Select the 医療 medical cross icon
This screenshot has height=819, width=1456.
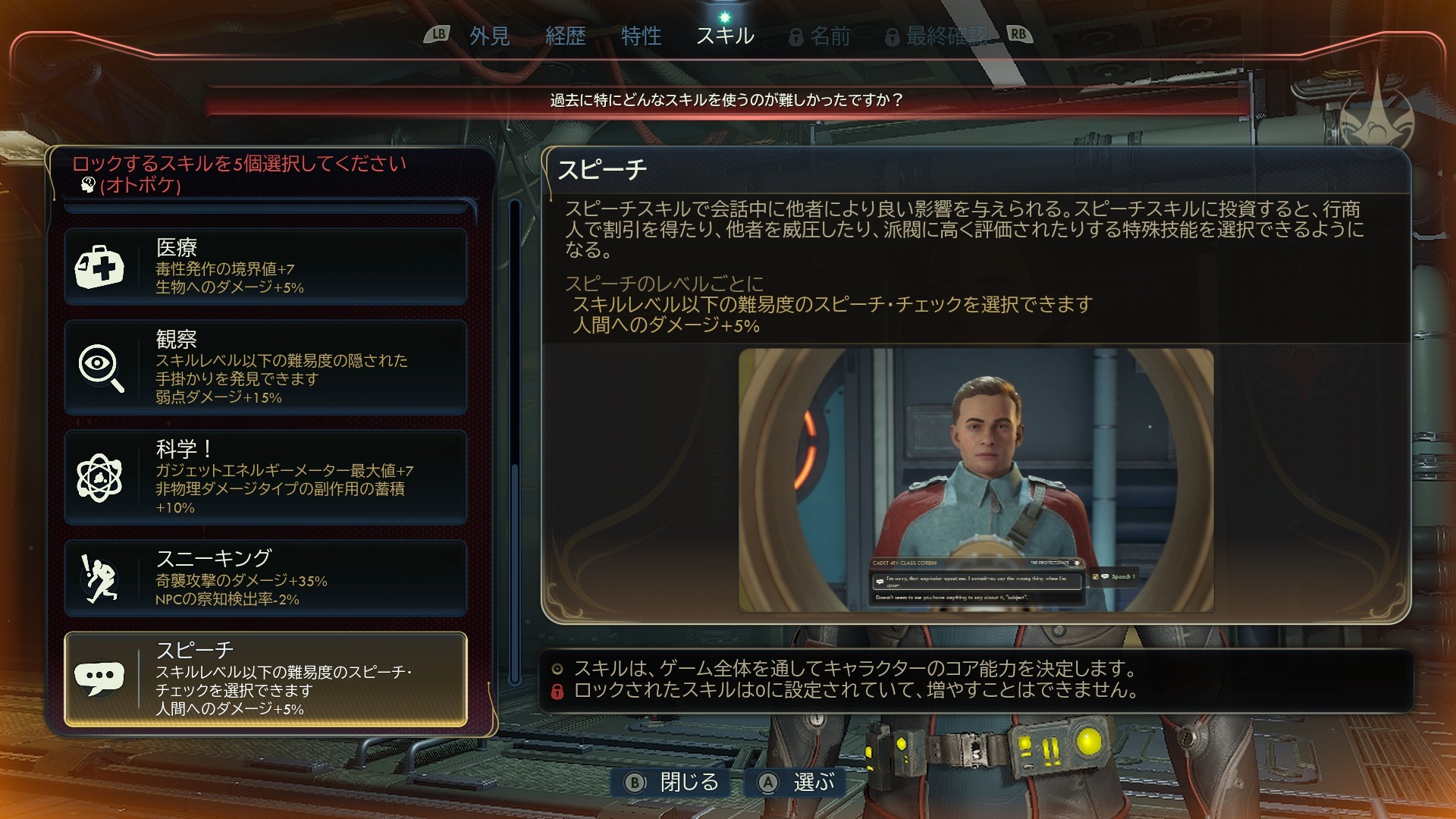(x=102, y=265)
